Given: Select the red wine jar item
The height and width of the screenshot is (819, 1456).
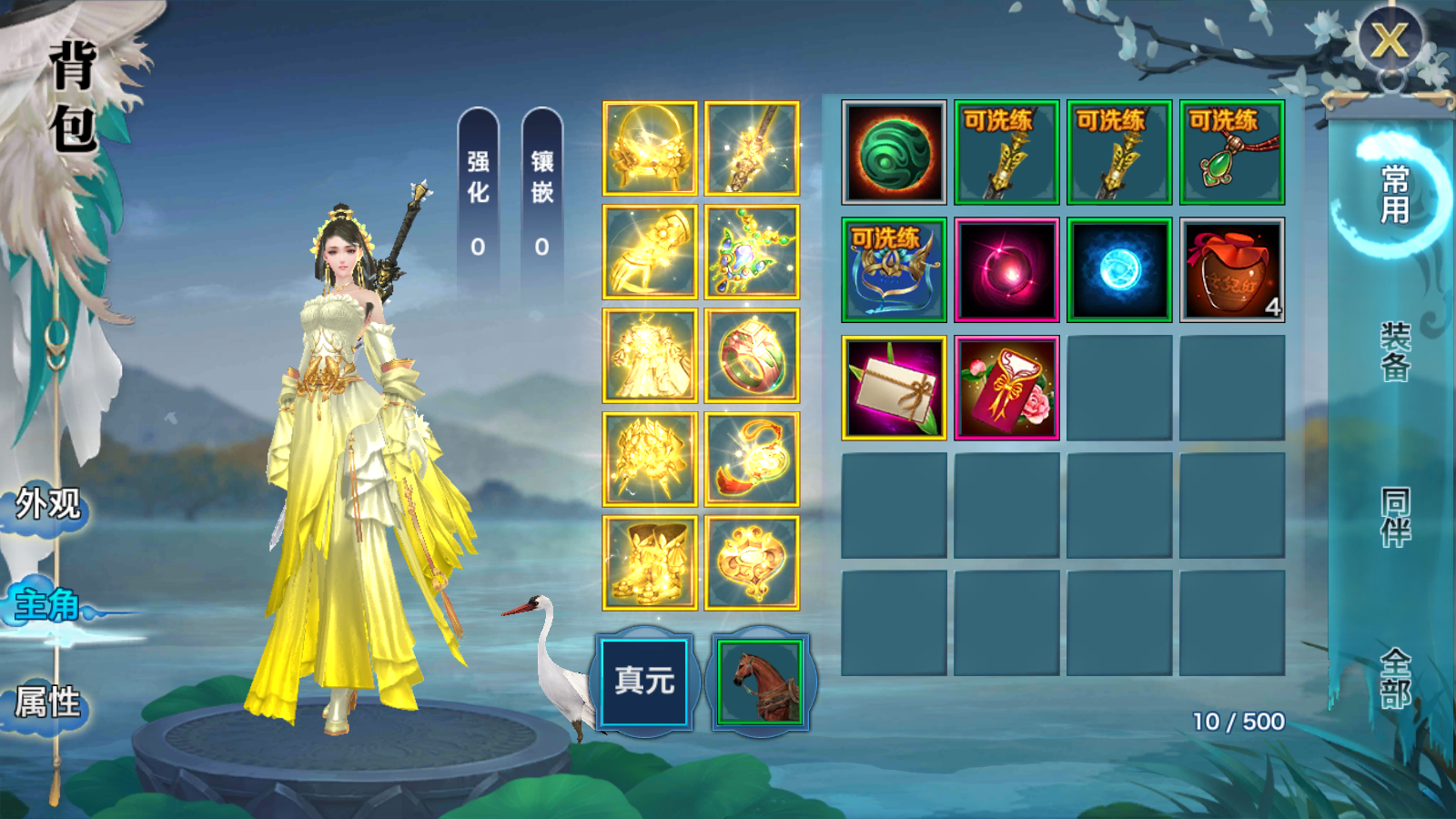Looking at the screenshot, I should (x=1232, y=270).
